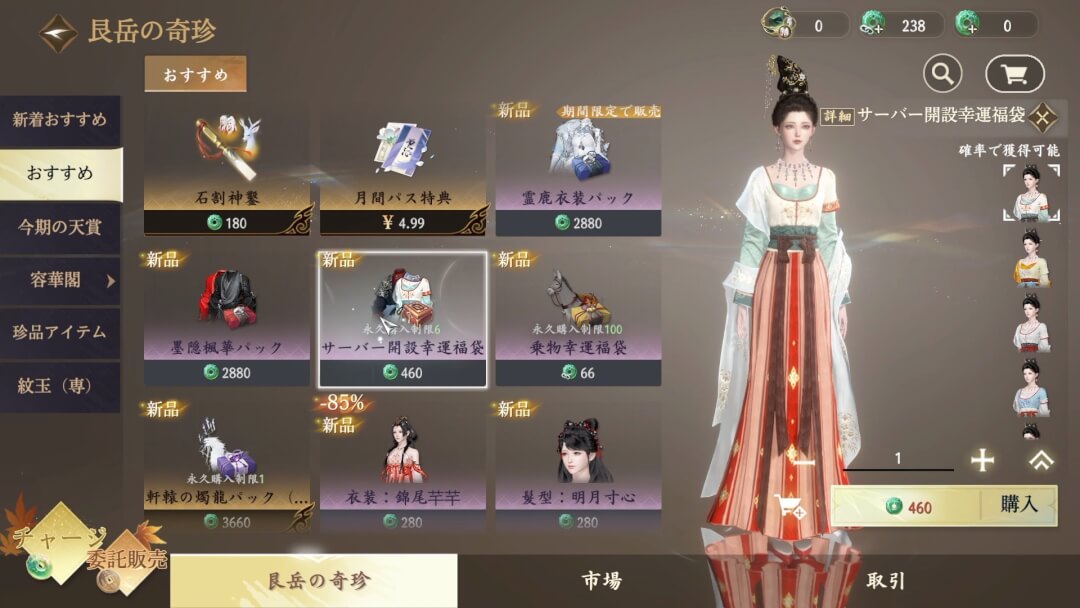Open the magnifier search button
Image resolution: width=1080 pixels, height=608 pixels.
click(x=942, y=73)
